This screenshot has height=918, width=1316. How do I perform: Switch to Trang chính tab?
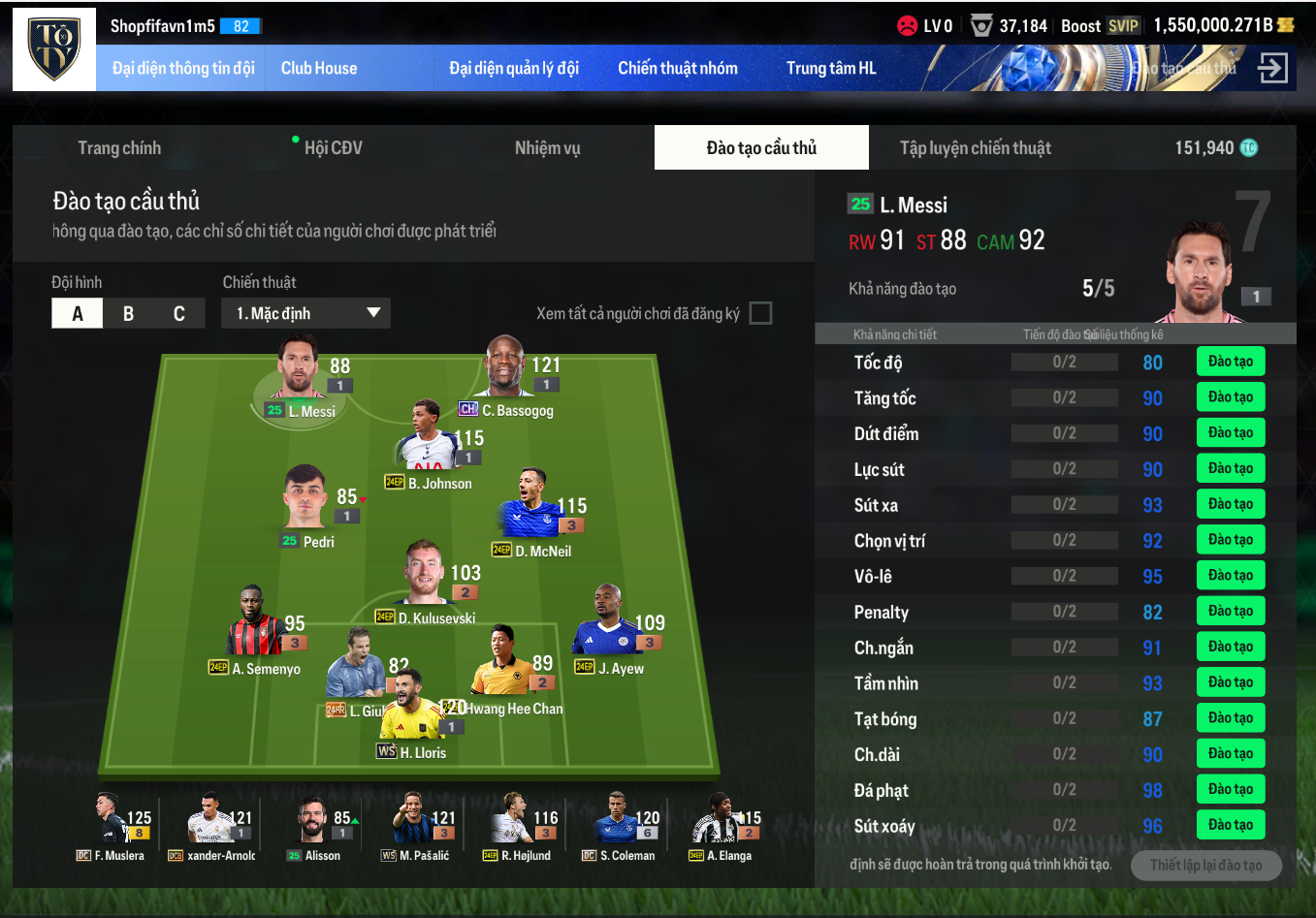coord(119,148)
